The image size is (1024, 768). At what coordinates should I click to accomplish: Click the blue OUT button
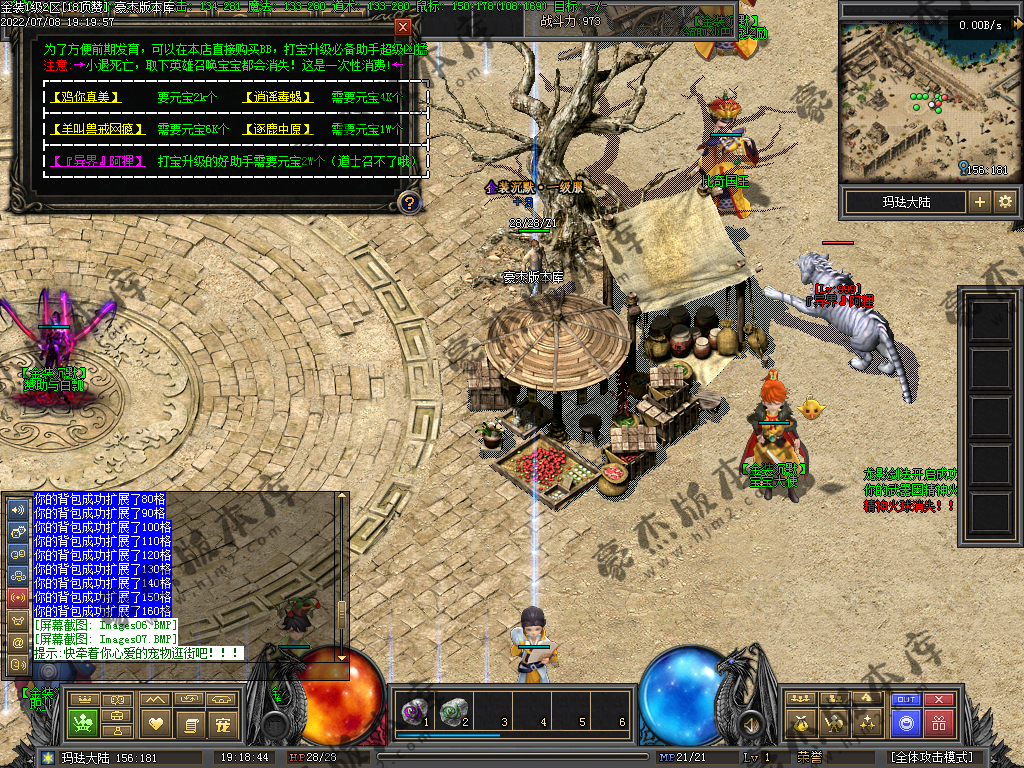click(x=906, y=700)
